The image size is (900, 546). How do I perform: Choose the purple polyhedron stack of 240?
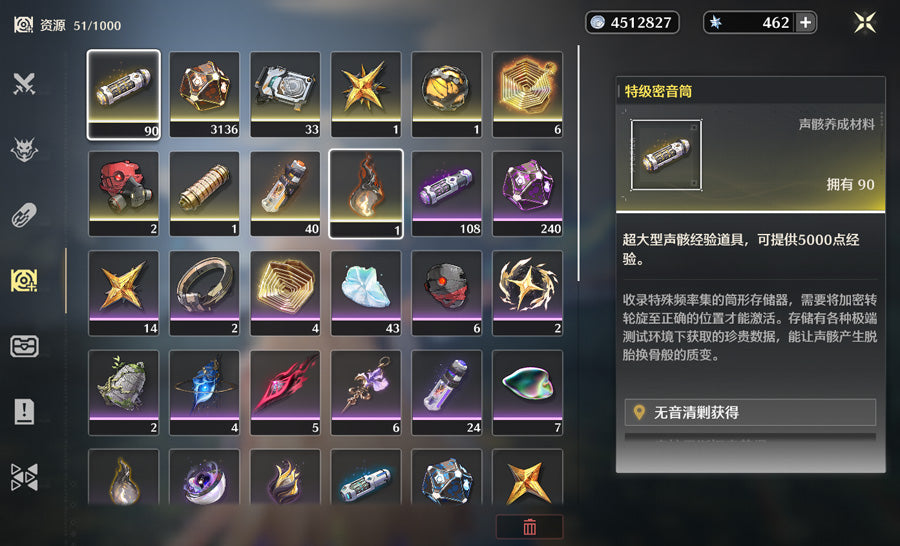coord(527,194)
